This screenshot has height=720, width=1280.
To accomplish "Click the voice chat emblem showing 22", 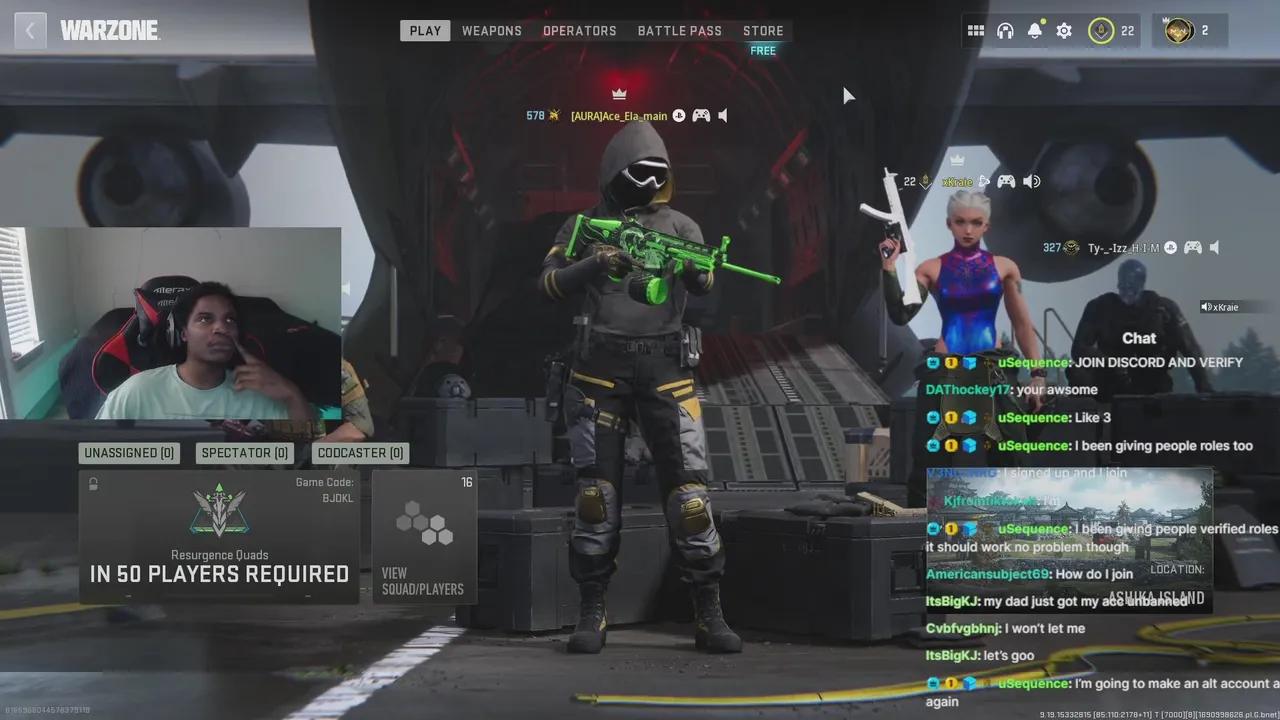I will [1102, 30].
